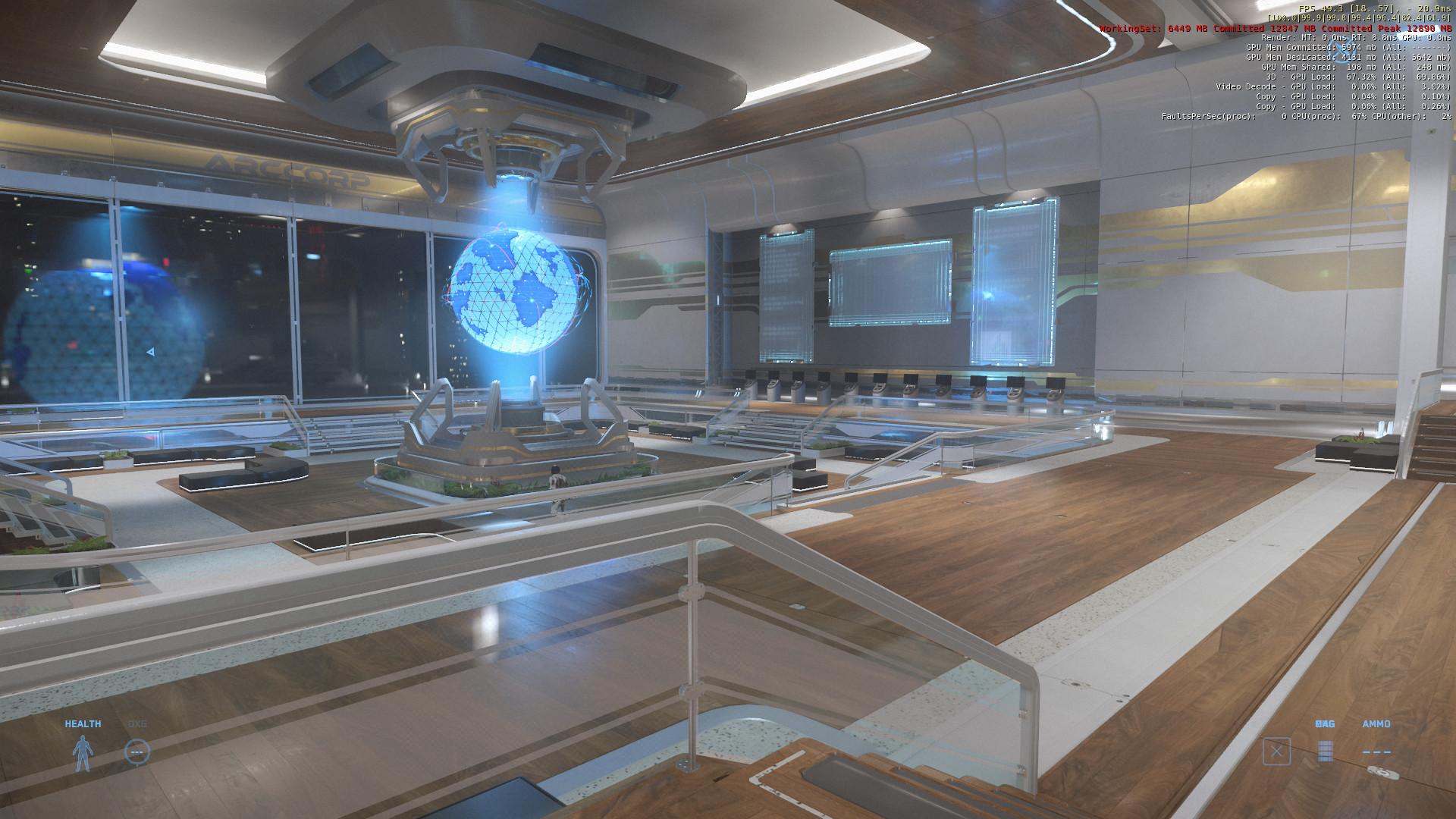Viewport: 1456px width, 819px height.
Task: Click the holstered weapon icon under AMMO
Action: click(x=1383, y=773)
